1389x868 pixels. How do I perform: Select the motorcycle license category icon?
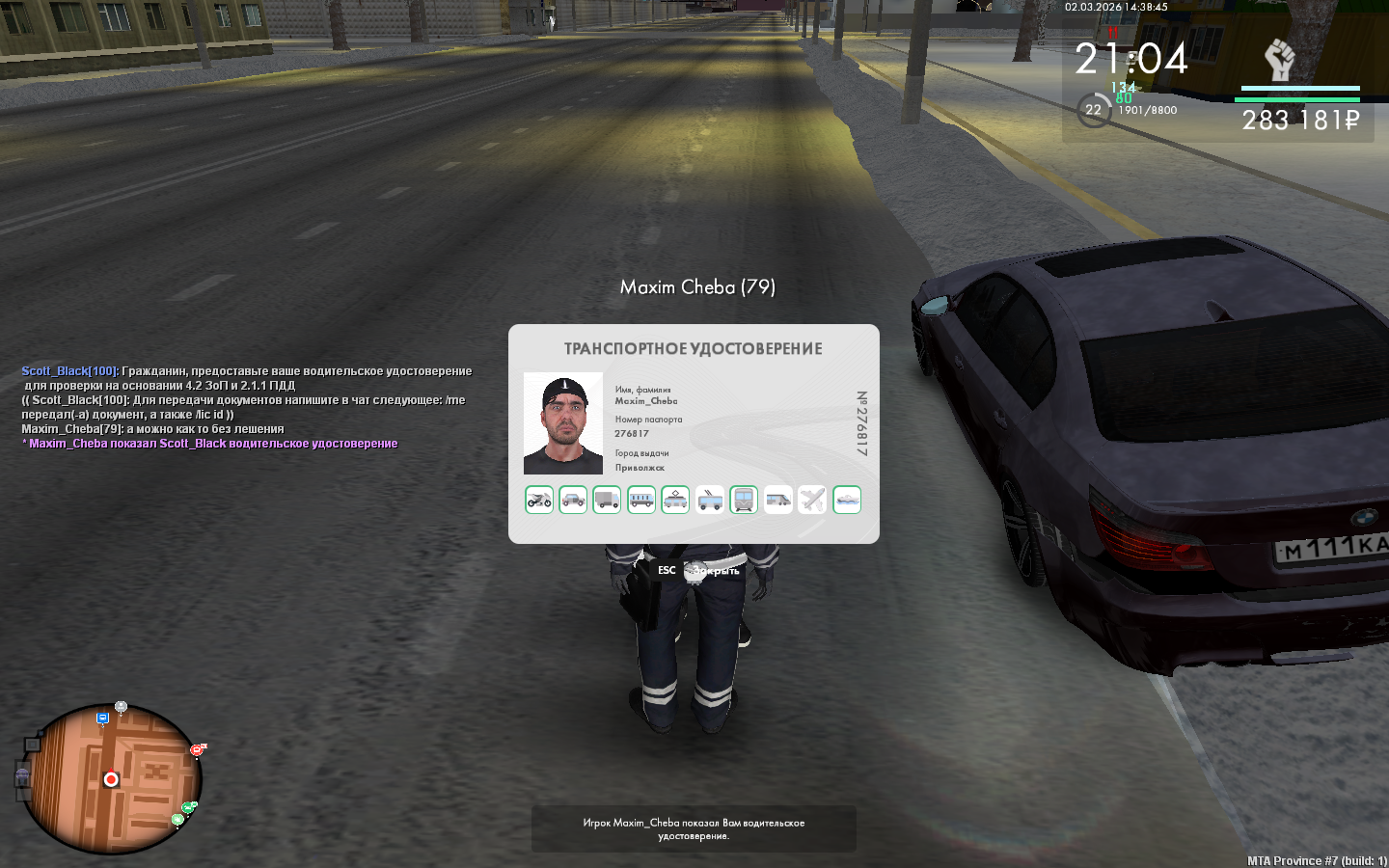click(x=539, y=500)
